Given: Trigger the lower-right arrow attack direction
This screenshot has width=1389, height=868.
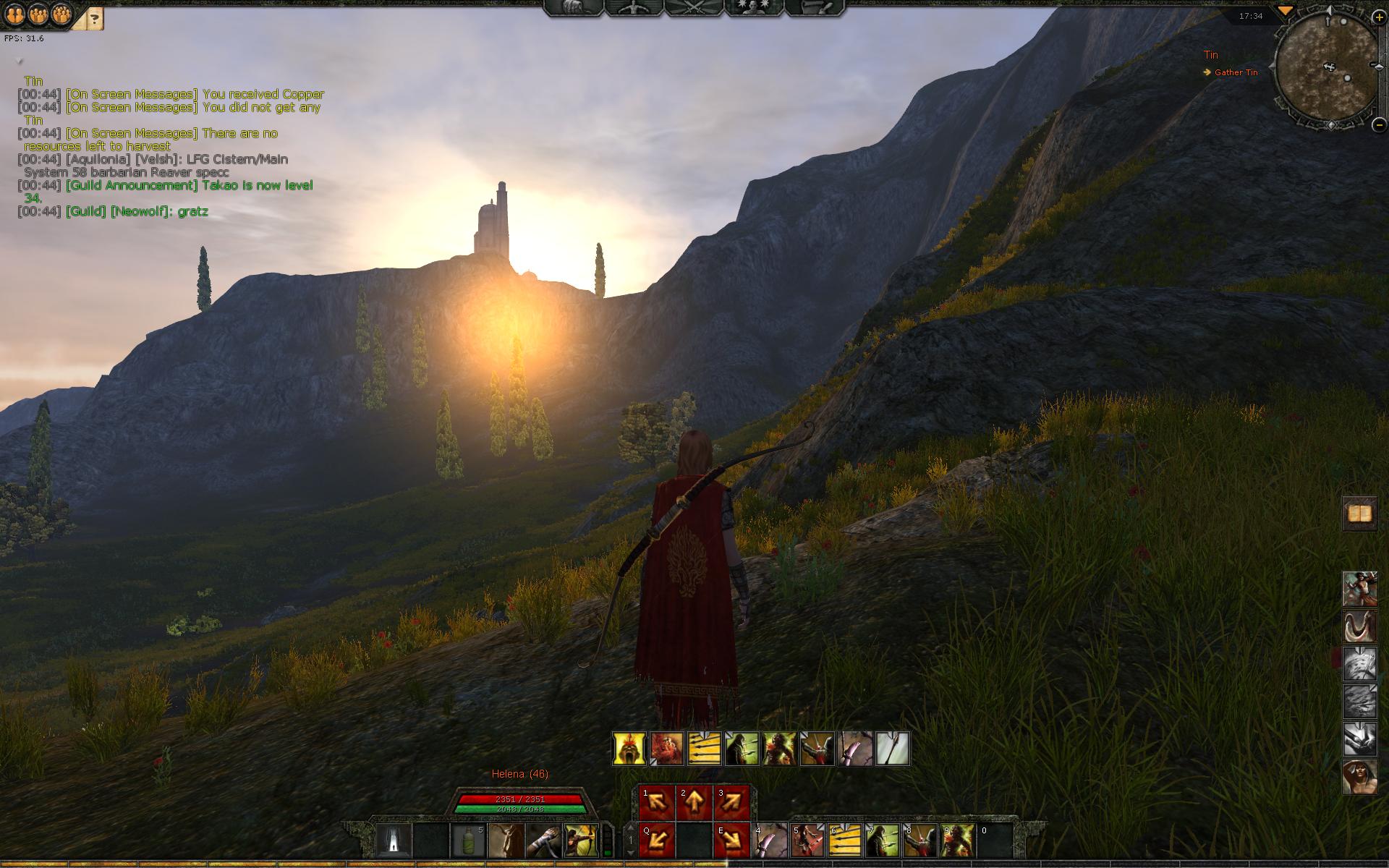Looking at the screenshot, I should [x=731, y=841].
